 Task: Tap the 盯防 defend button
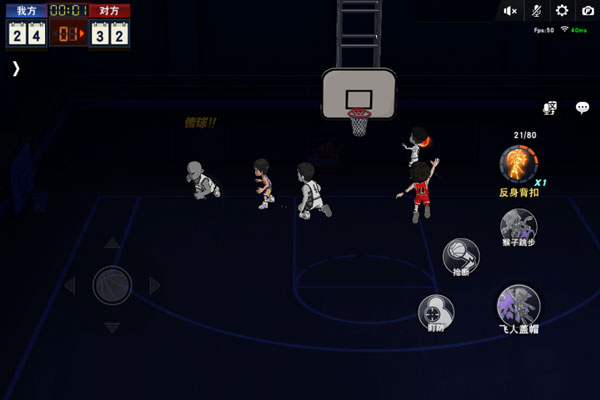point(435,311)
